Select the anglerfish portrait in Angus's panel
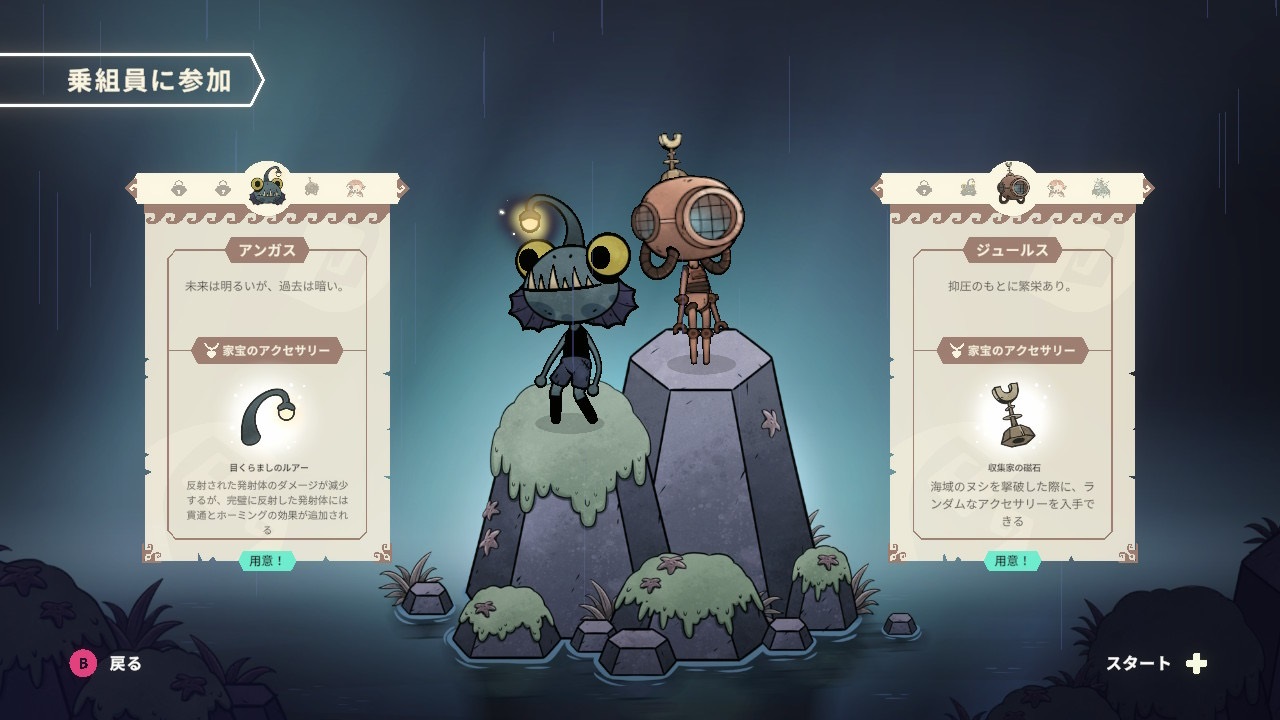 click(x=267, y=185)
